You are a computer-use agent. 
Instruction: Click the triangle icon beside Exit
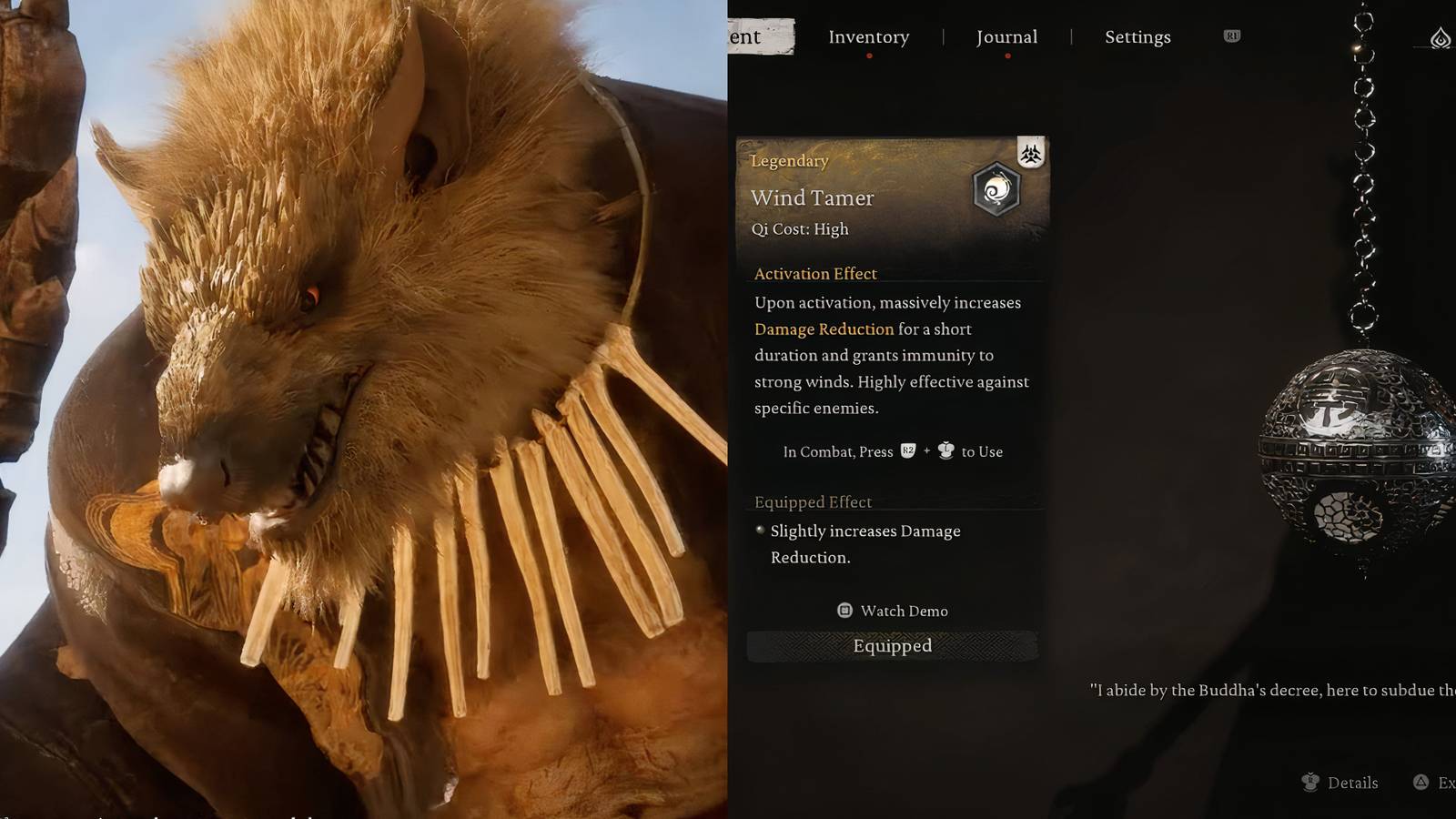1423,783
